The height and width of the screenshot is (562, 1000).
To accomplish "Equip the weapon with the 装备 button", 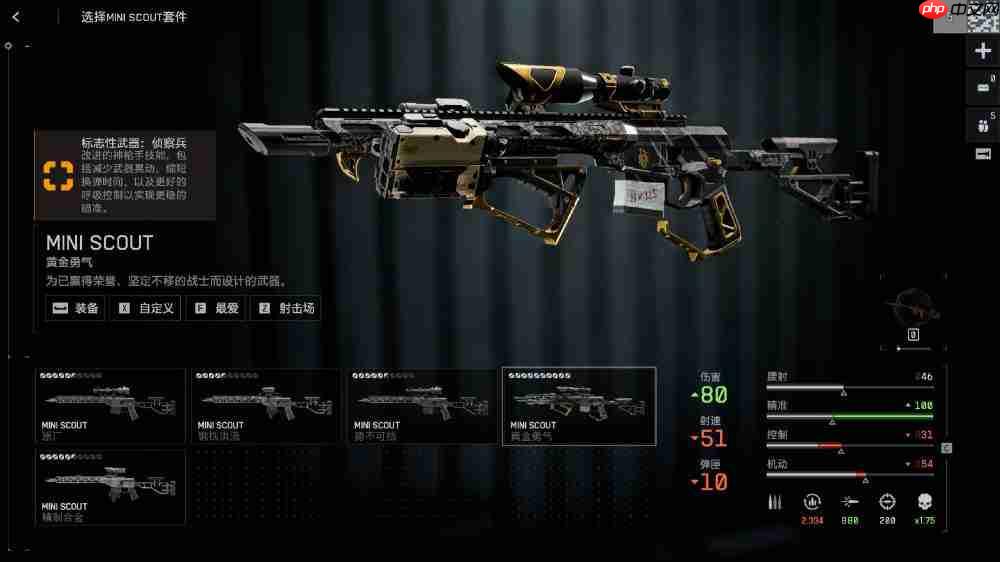I will tap(75, 308).
